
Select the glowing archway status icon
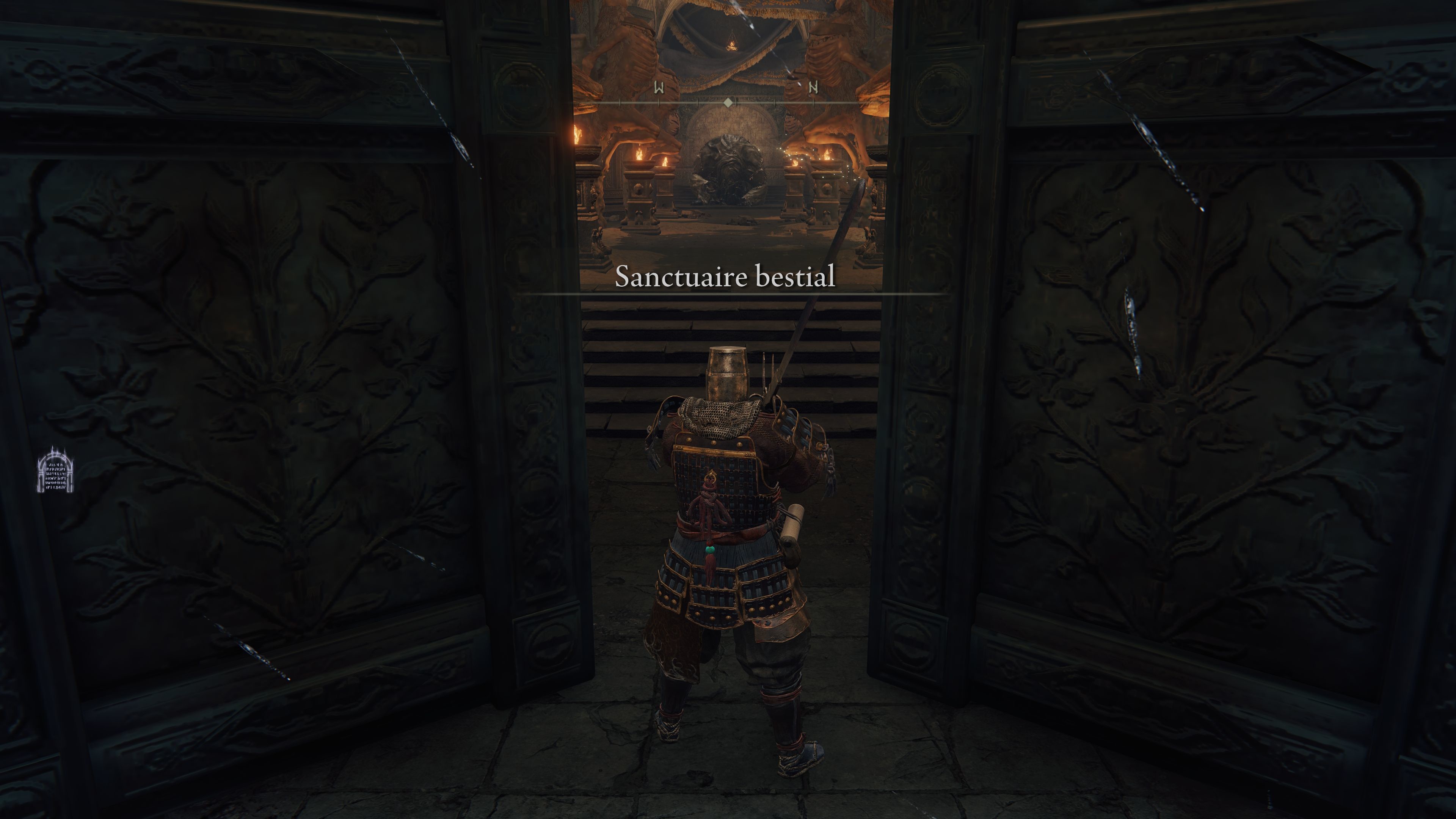point(56,469)
